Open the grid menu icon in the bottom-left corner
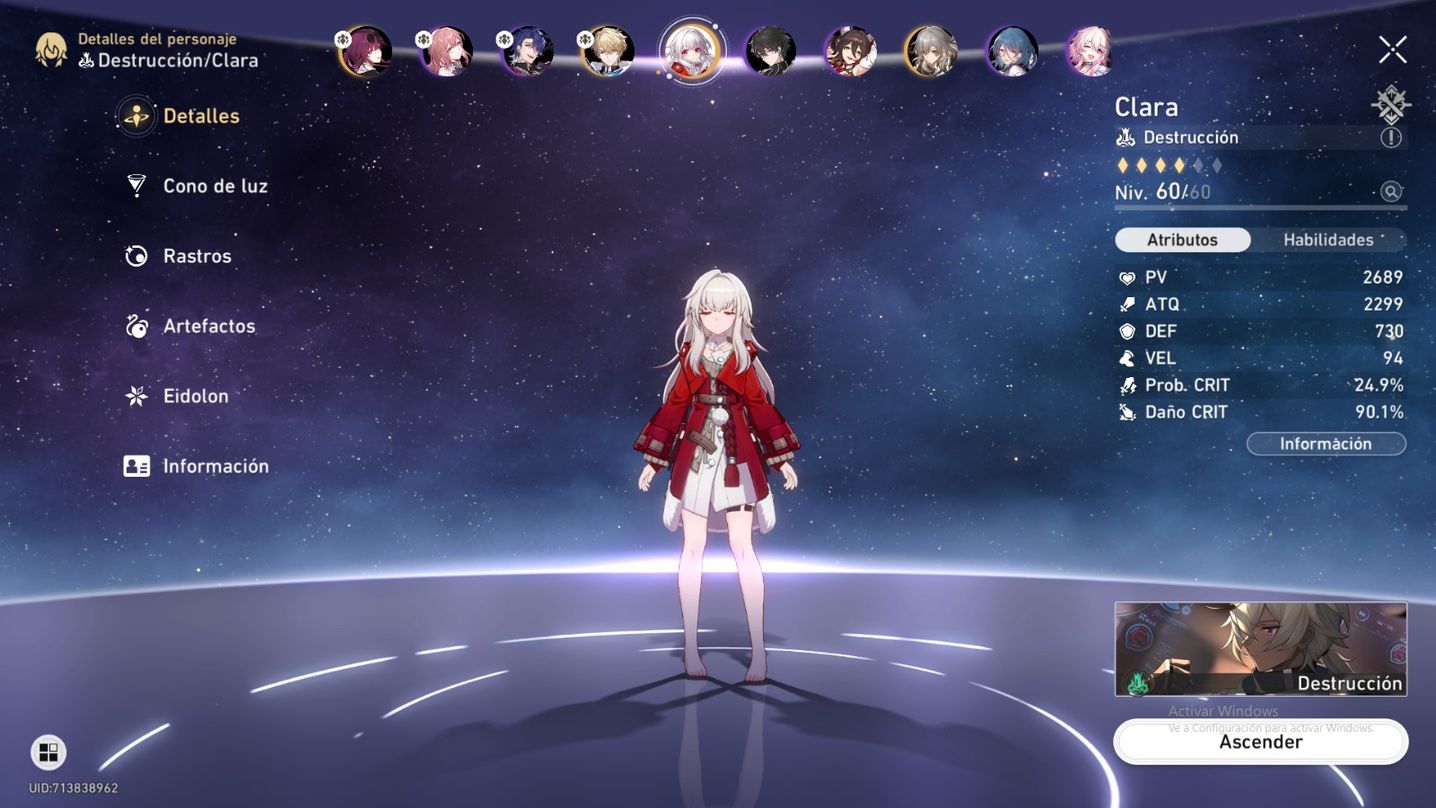This screenshot has height=808, width=1436. click(47, 752)
